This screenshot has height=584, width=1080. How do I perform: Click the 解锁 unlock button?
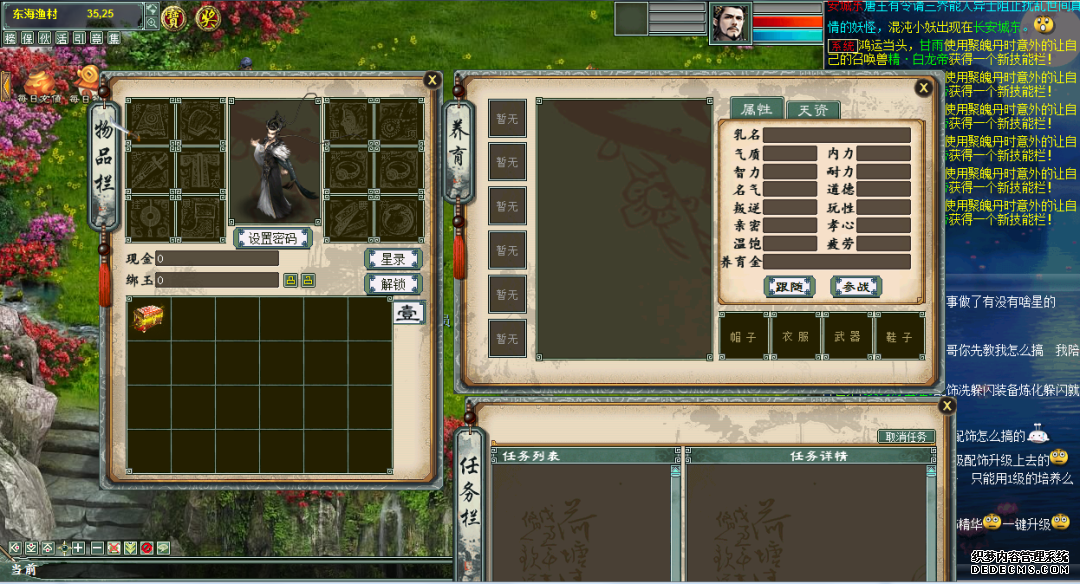click(x=392, y=284)
